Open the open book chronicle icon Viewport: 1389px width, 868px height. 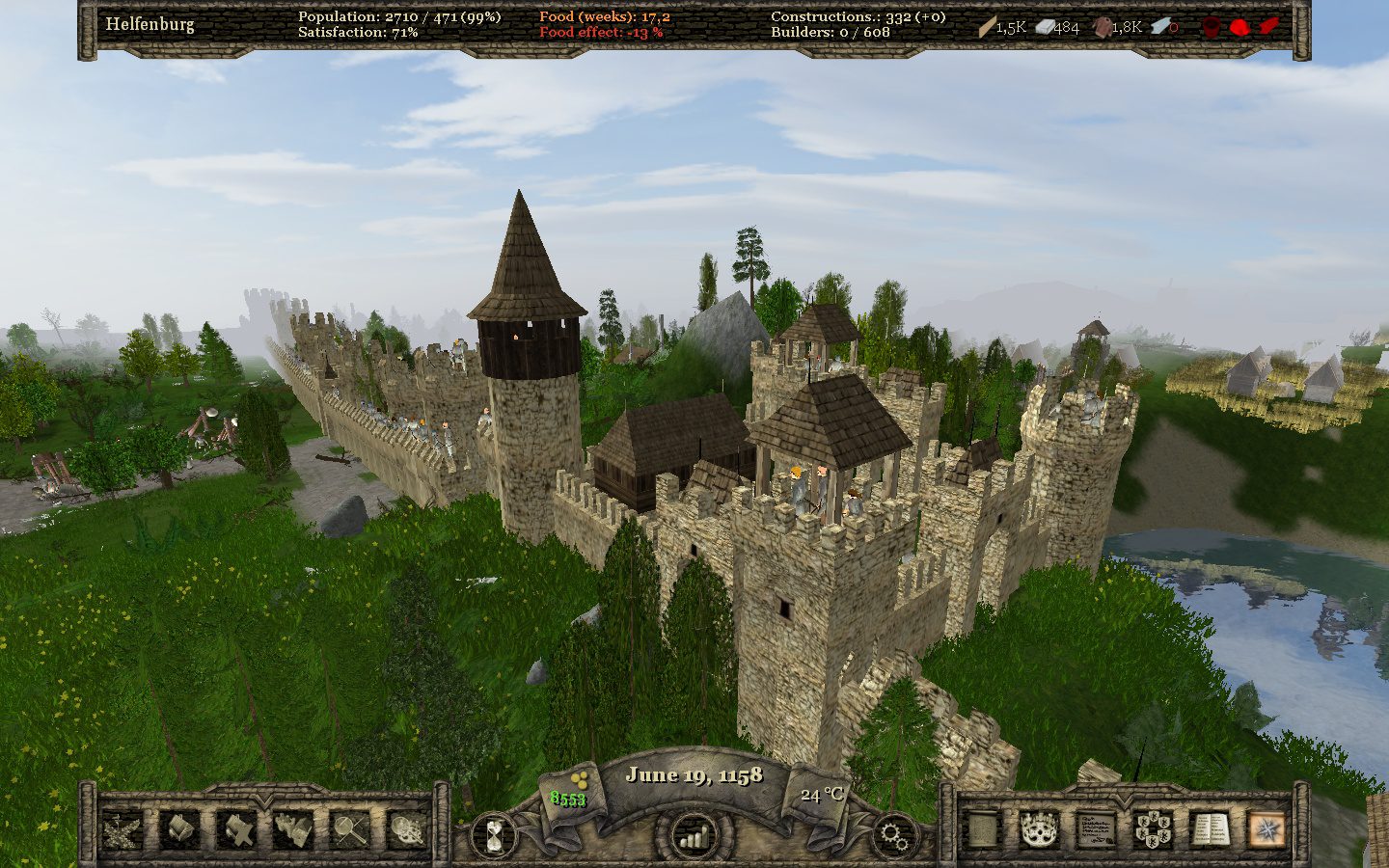point(1210,828)
